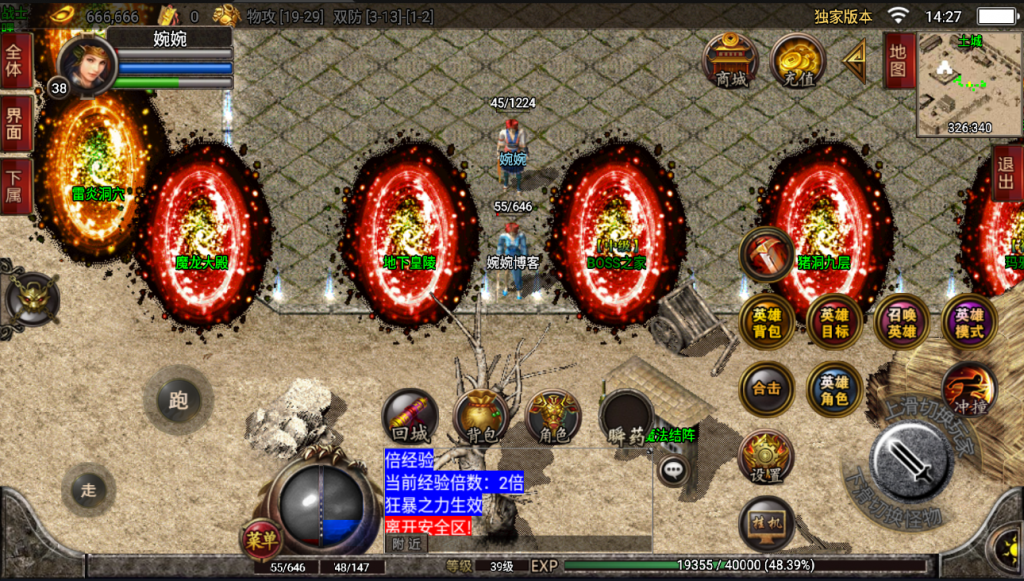Open the 设置 settings
The height and width of the screenshot is (581, 1024).
point(766,456)
